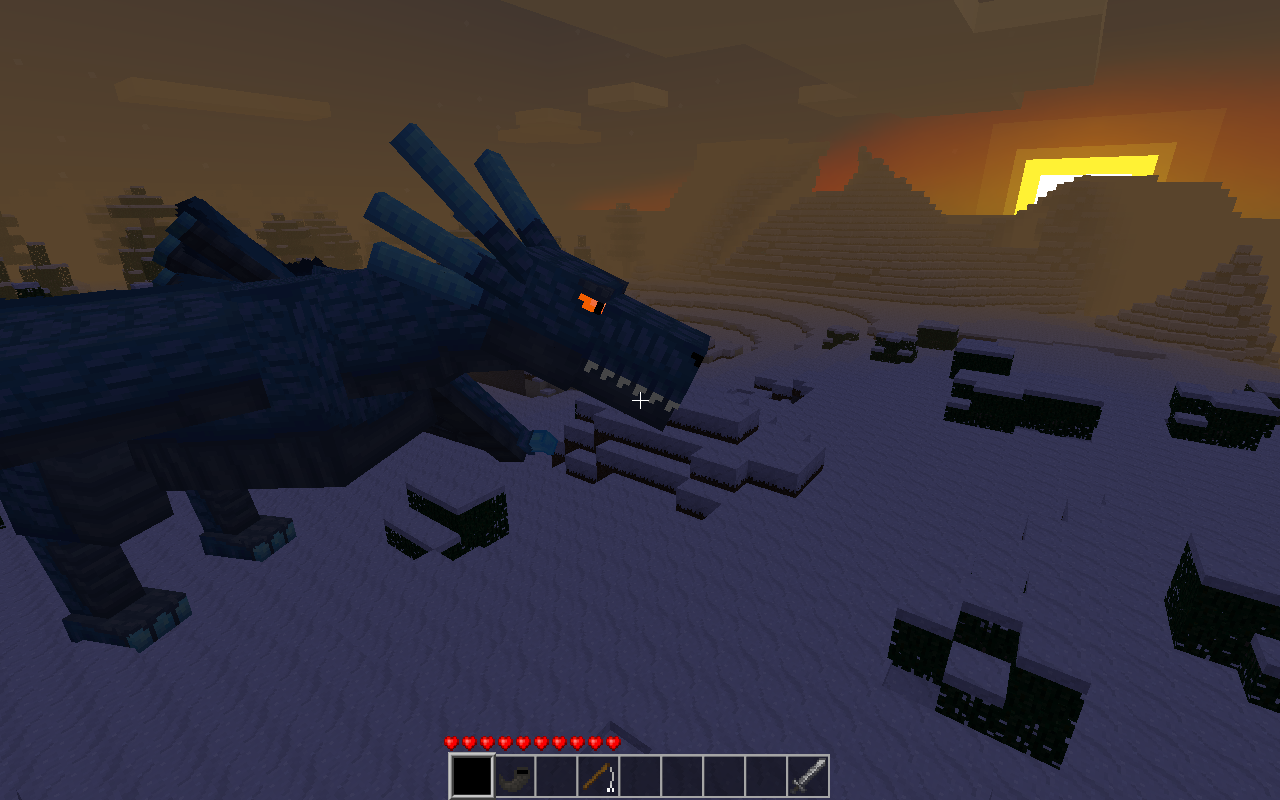Screen dimensions: 1280x800
Task: Click the highlighted black hotbar slot
Action: (472, 776)
